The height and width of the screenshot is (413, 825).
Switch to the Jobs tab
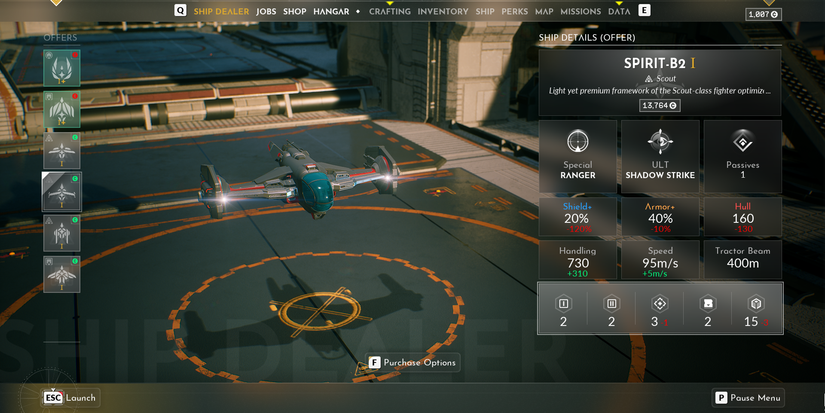point(266,11)
